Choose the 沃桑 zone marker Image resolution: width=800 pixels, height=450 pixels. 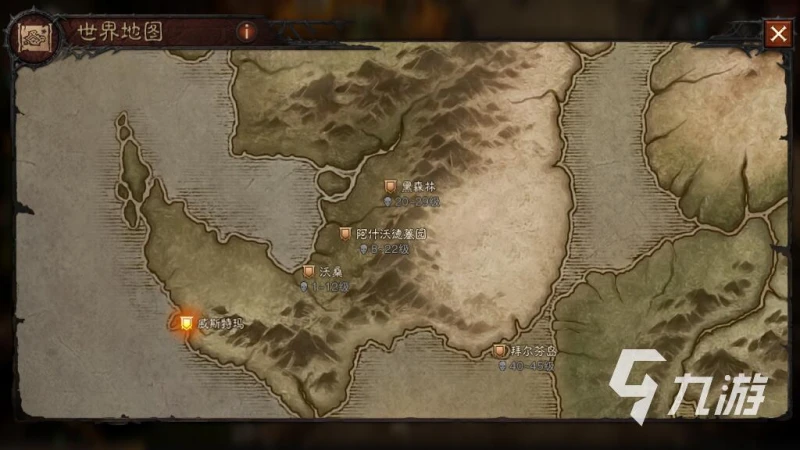[309, 271]
